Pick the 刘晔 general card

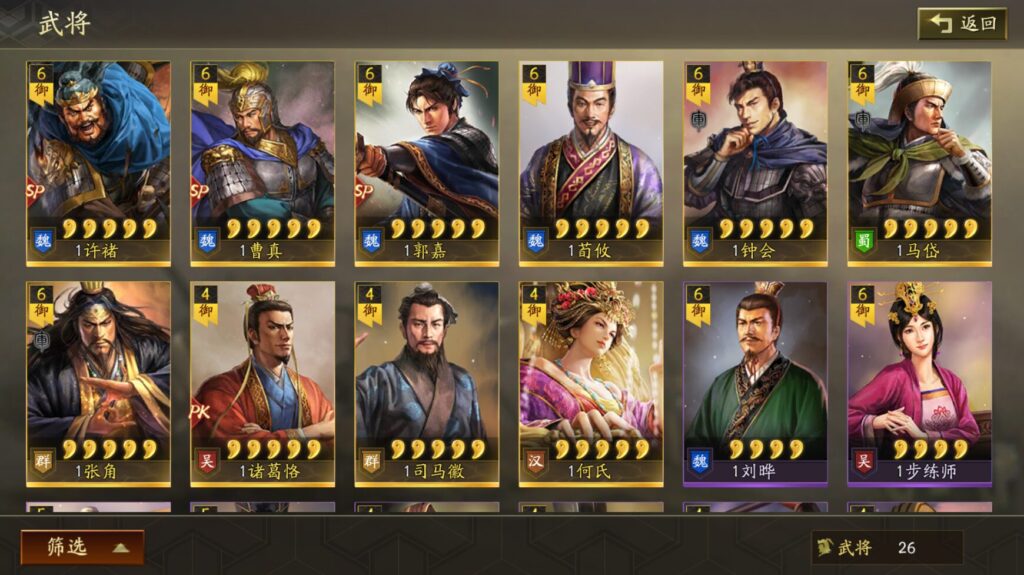(x=755, y=383)
